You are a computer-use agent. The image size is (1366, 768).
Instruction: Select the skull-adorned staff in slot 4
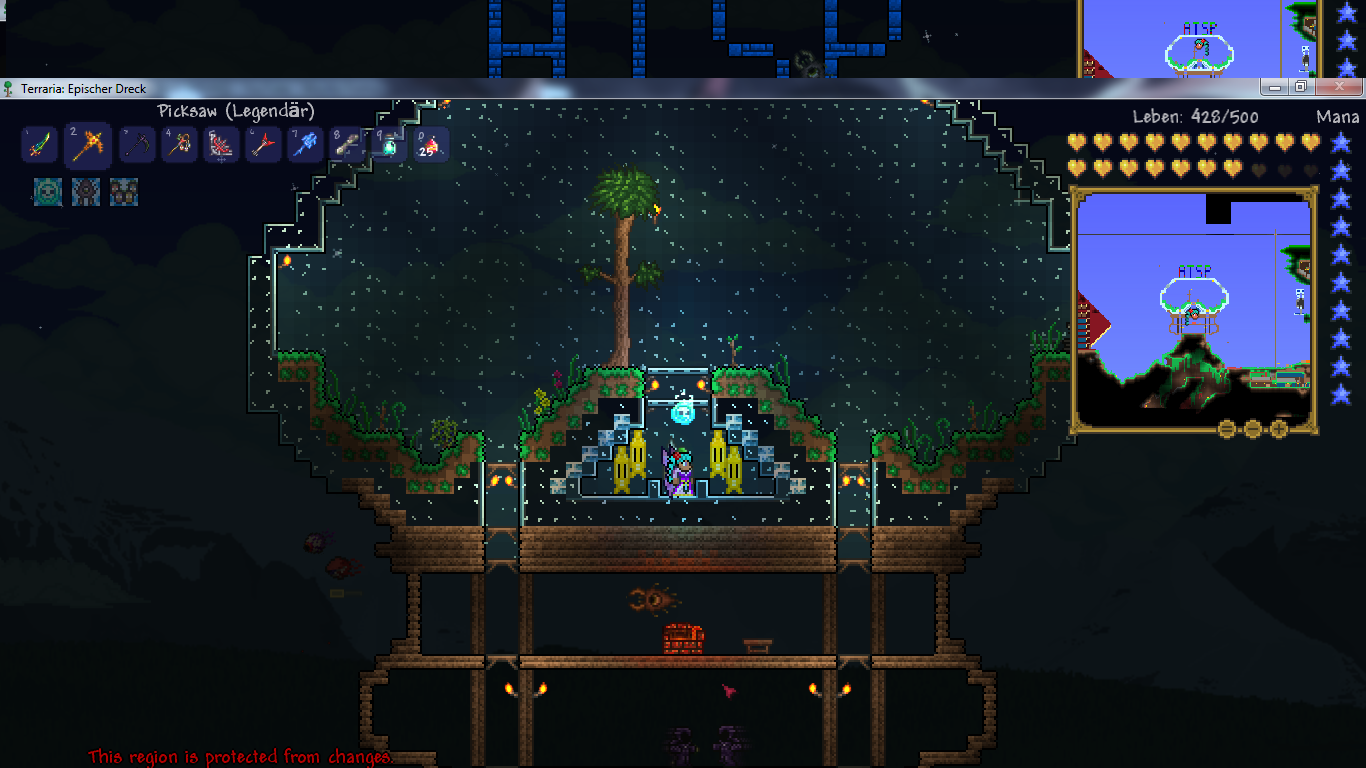click(x=179, y=146)
